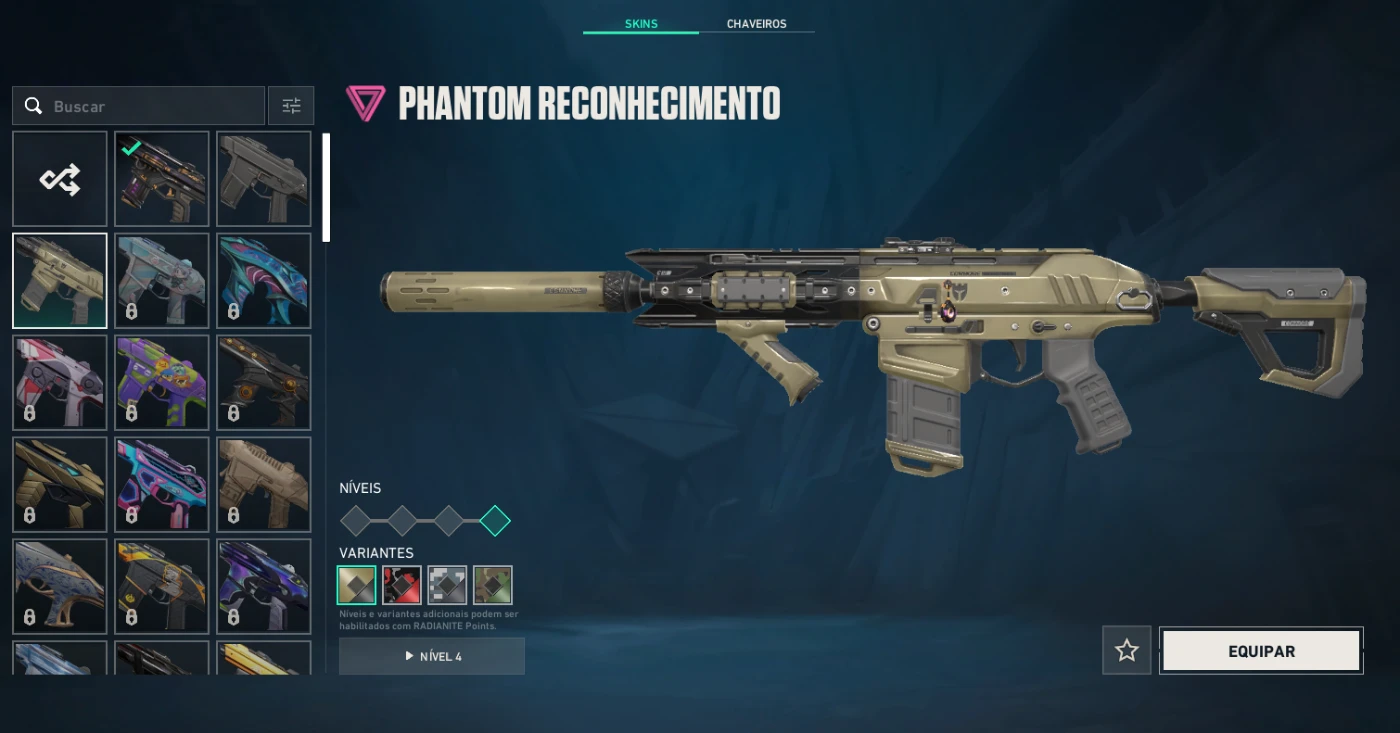Select the white and pink locked skin
The image size is (1400, 733).
[60, 383]
